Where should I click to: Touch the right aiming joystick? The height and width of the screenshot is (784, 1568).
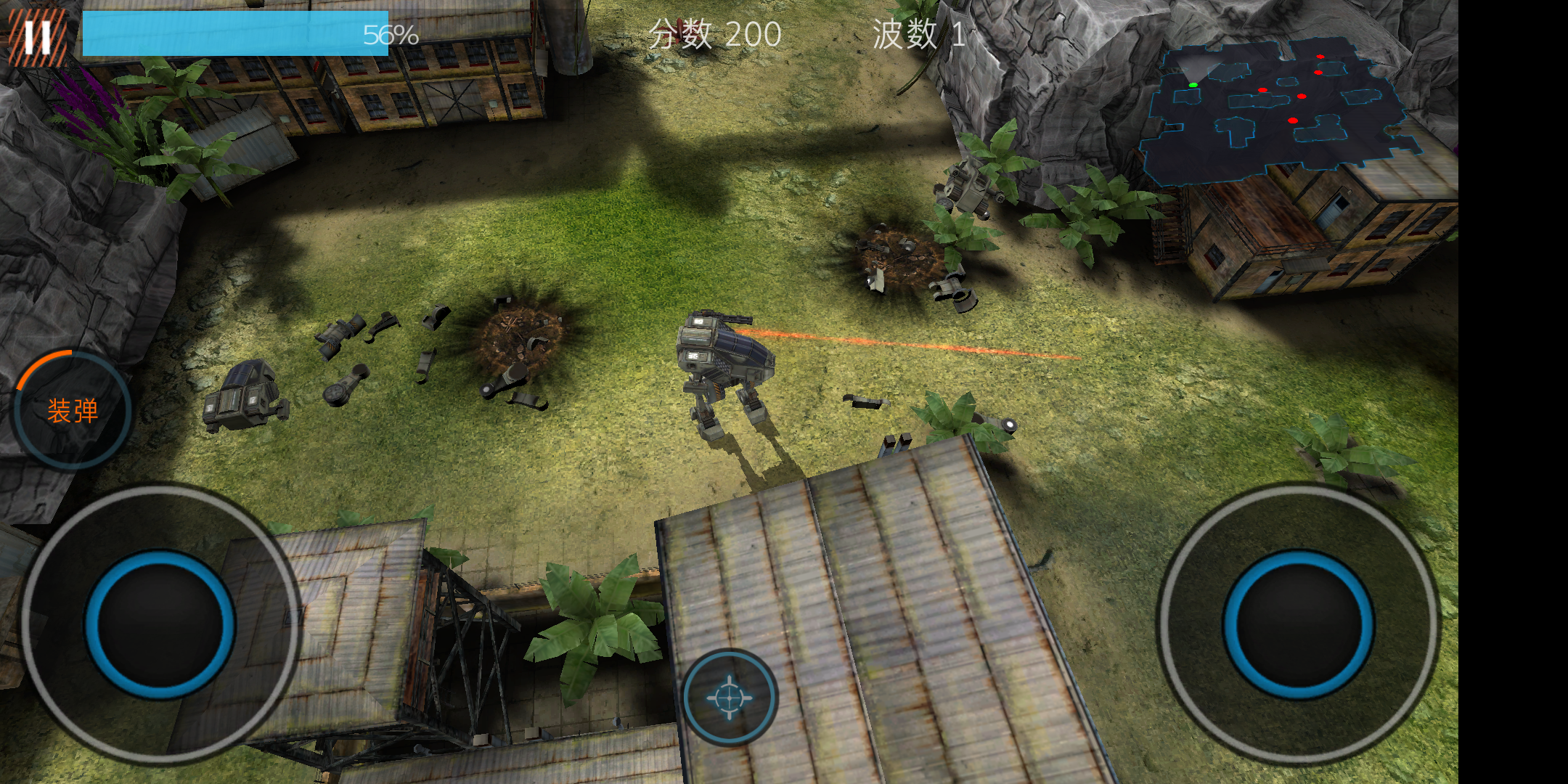(1298, 624)
